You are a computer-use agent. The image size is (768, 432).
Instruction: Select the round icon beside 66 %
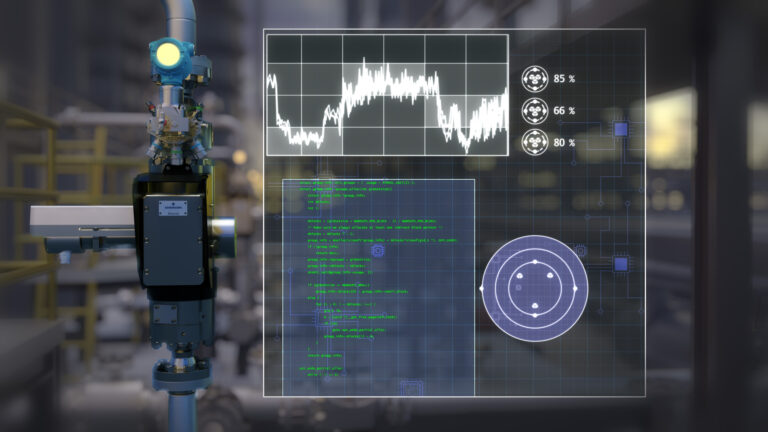point(534,110)
